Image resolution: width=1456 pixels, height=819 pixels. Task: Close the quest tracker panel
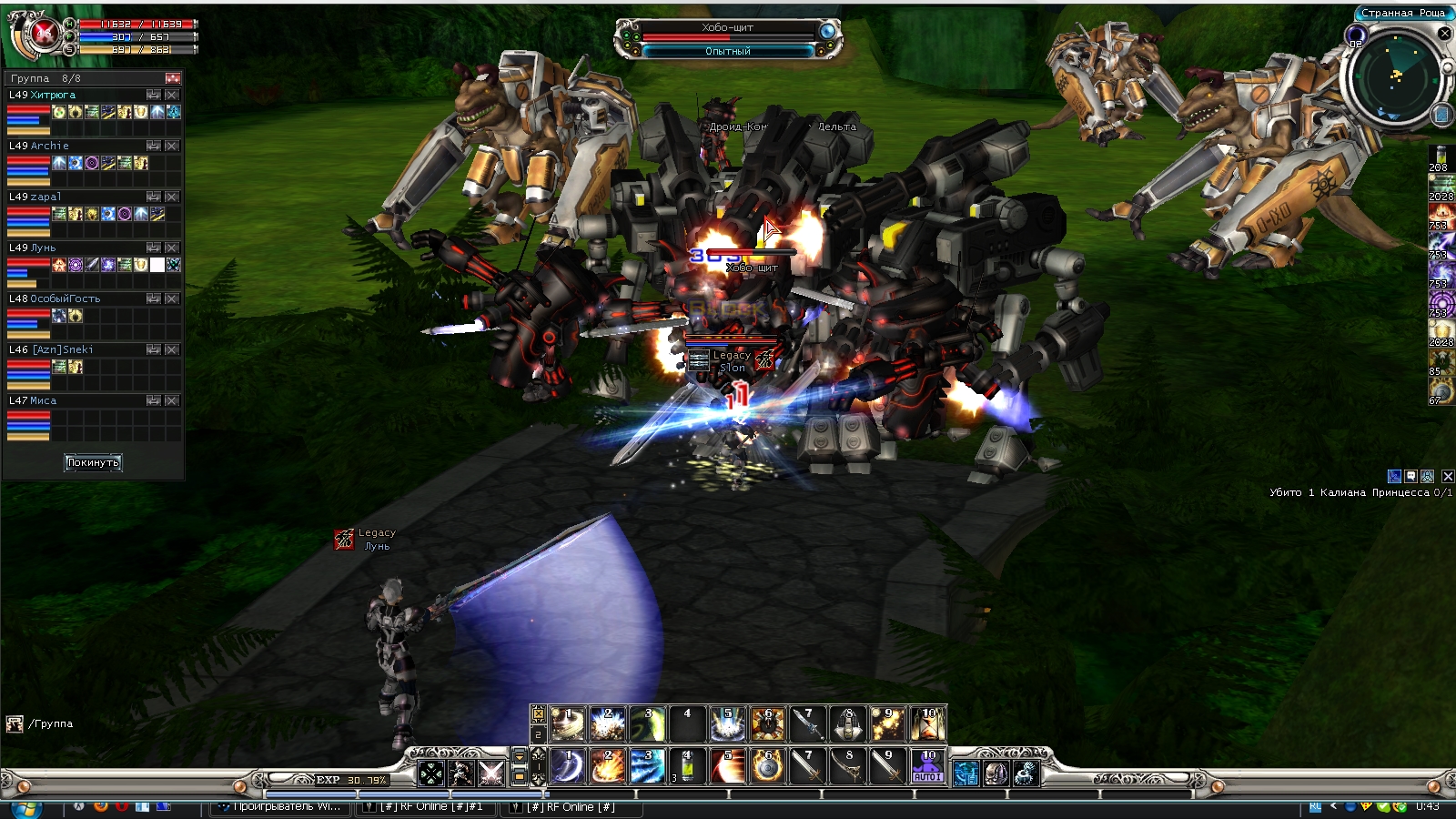[1448, 476]
